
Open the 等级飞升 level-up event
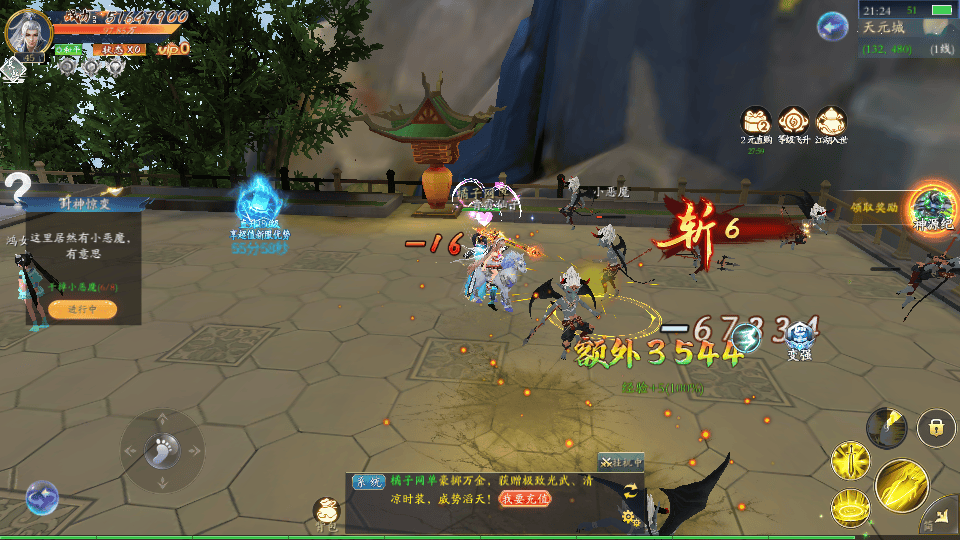pos(794,122)
